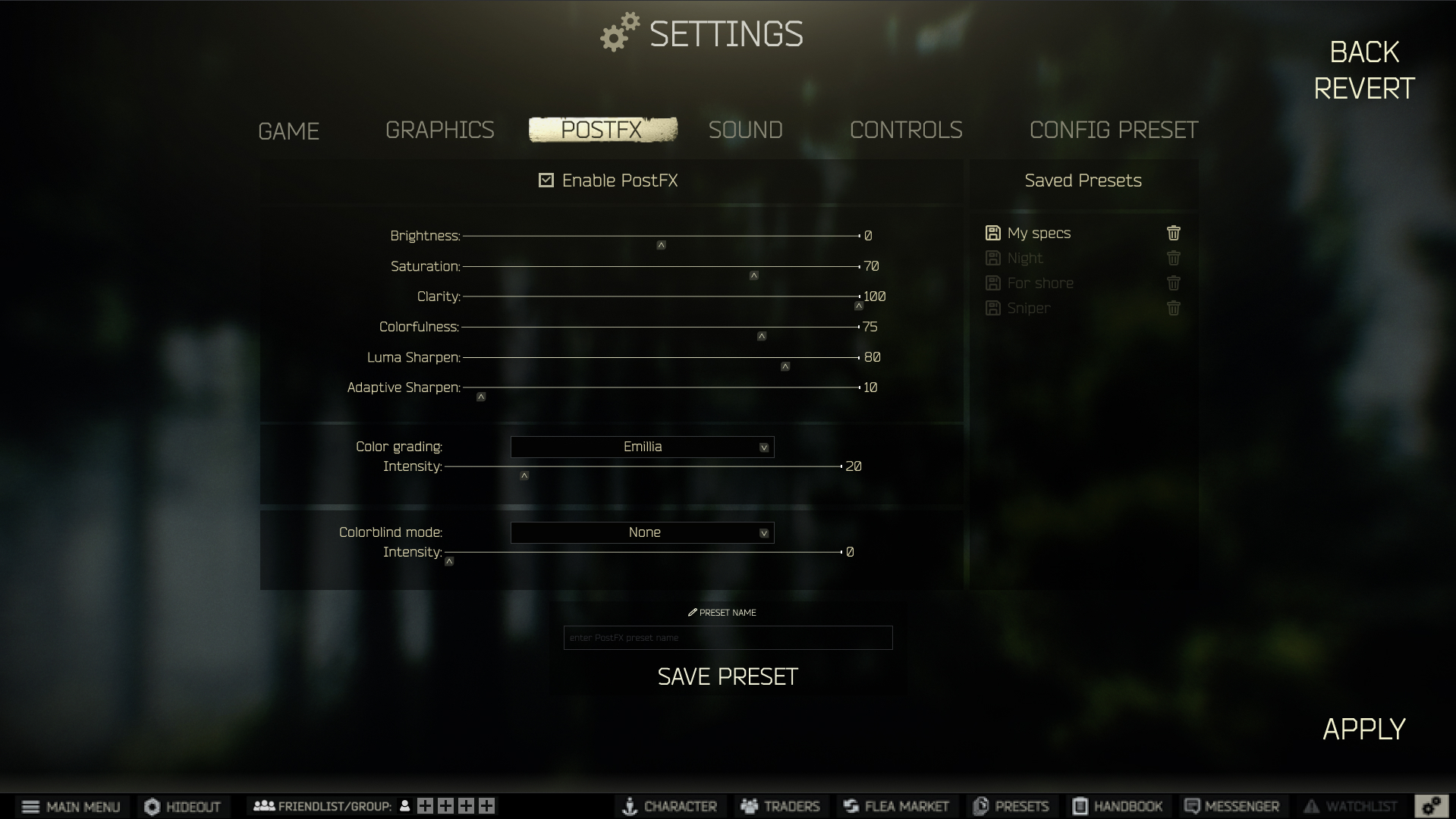Click the add friend plus icon in the taskbar
The image size is (1456, 819).
click(425, 806)
